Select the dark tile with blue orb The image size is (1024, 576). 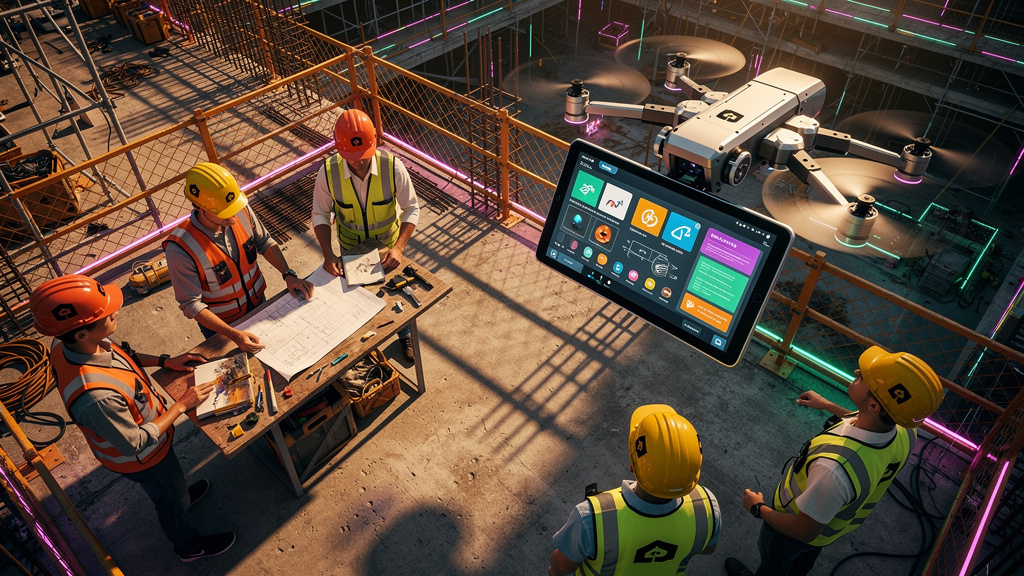pos(577,222)
